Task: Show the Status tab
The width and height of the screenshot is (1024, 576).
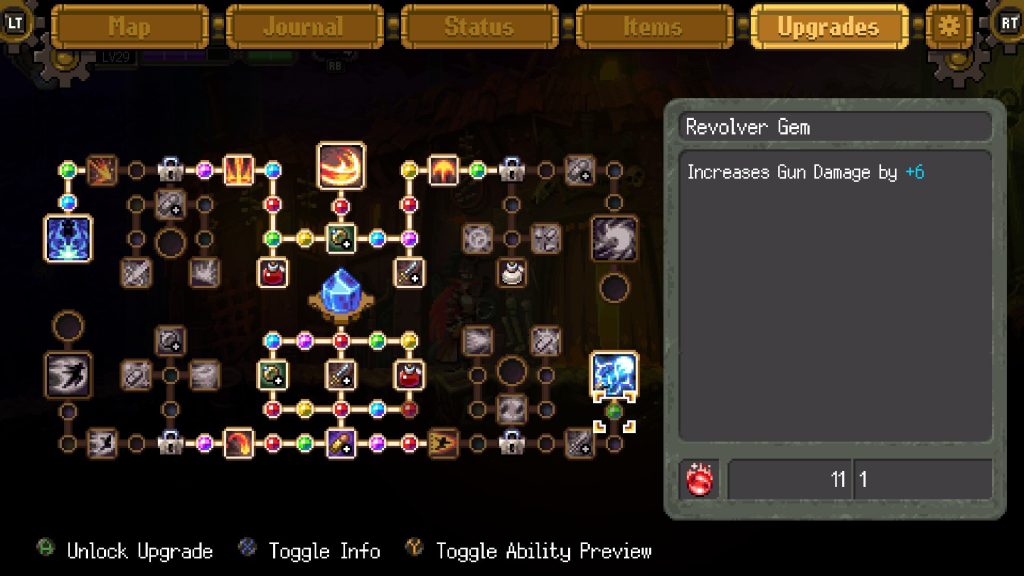Action: click(x=479, y=27)
